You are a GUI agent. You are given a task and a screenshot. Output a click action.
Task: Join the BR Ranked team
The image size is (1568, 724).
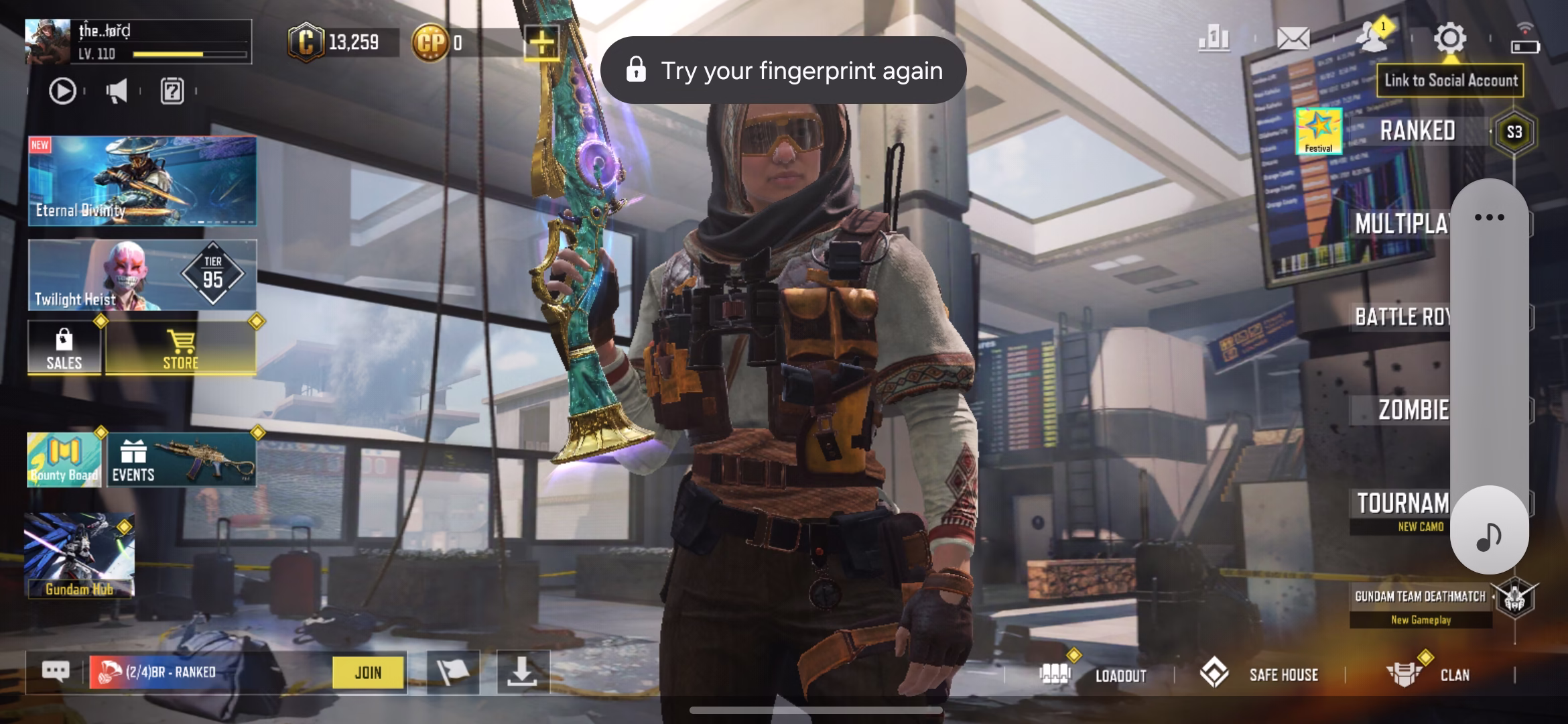369,672
